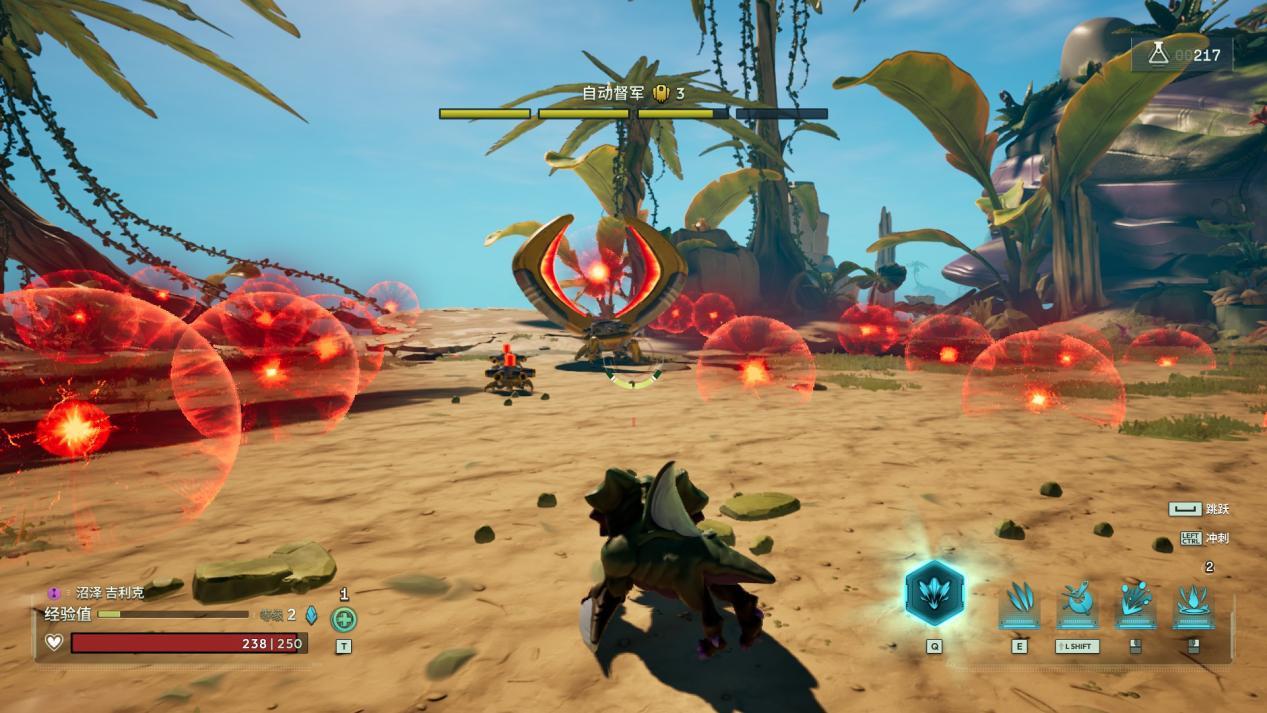Screen dimensions: 1267x713
Task: Activate the burst spray with orbs ability
Action: click(x=1135, y=605)
